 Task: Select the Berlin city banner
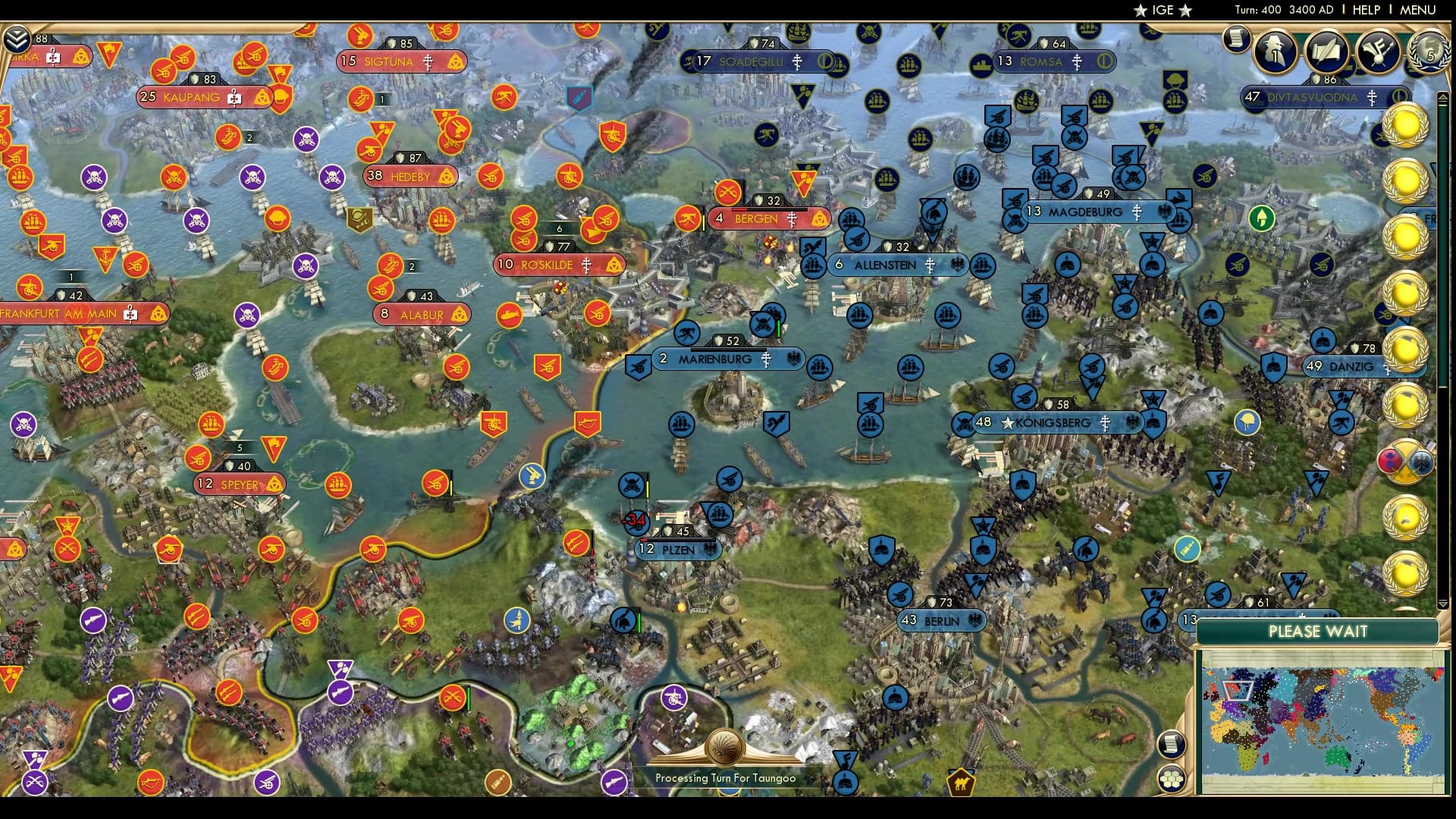coord(940,620)
